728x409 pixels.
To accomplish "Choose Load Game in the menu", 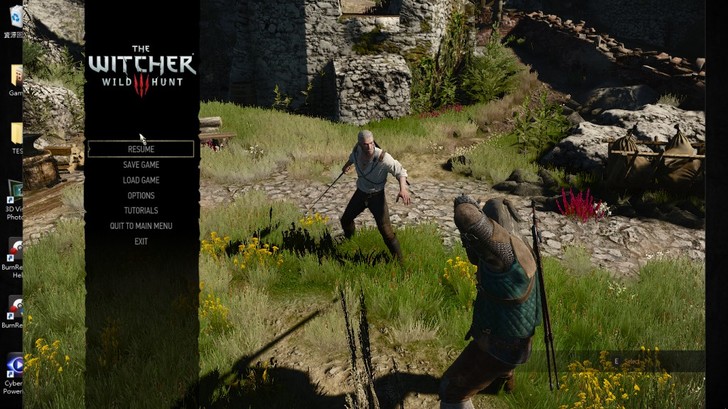I will [x=141, y=180].
